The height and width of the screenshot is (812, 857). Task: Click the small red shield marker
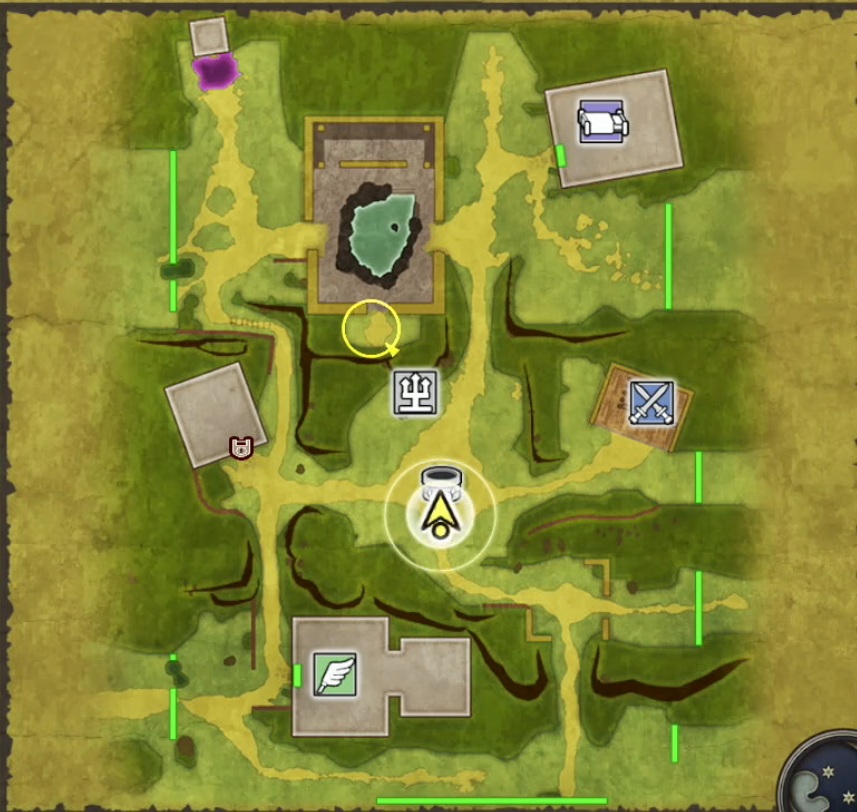click(239, 447)
